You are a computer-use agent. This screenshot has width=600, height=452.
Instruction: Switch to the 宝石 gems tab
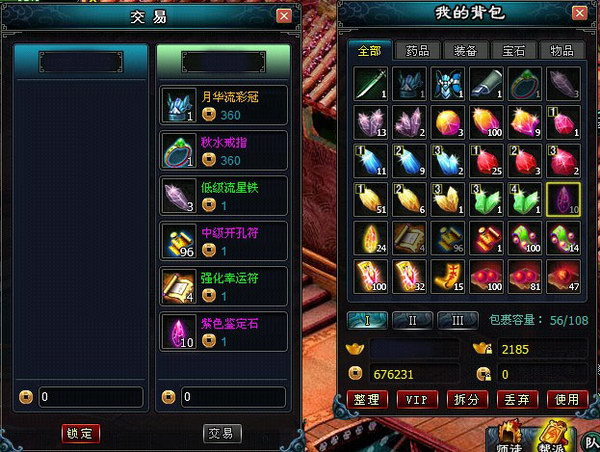point(514,50)
